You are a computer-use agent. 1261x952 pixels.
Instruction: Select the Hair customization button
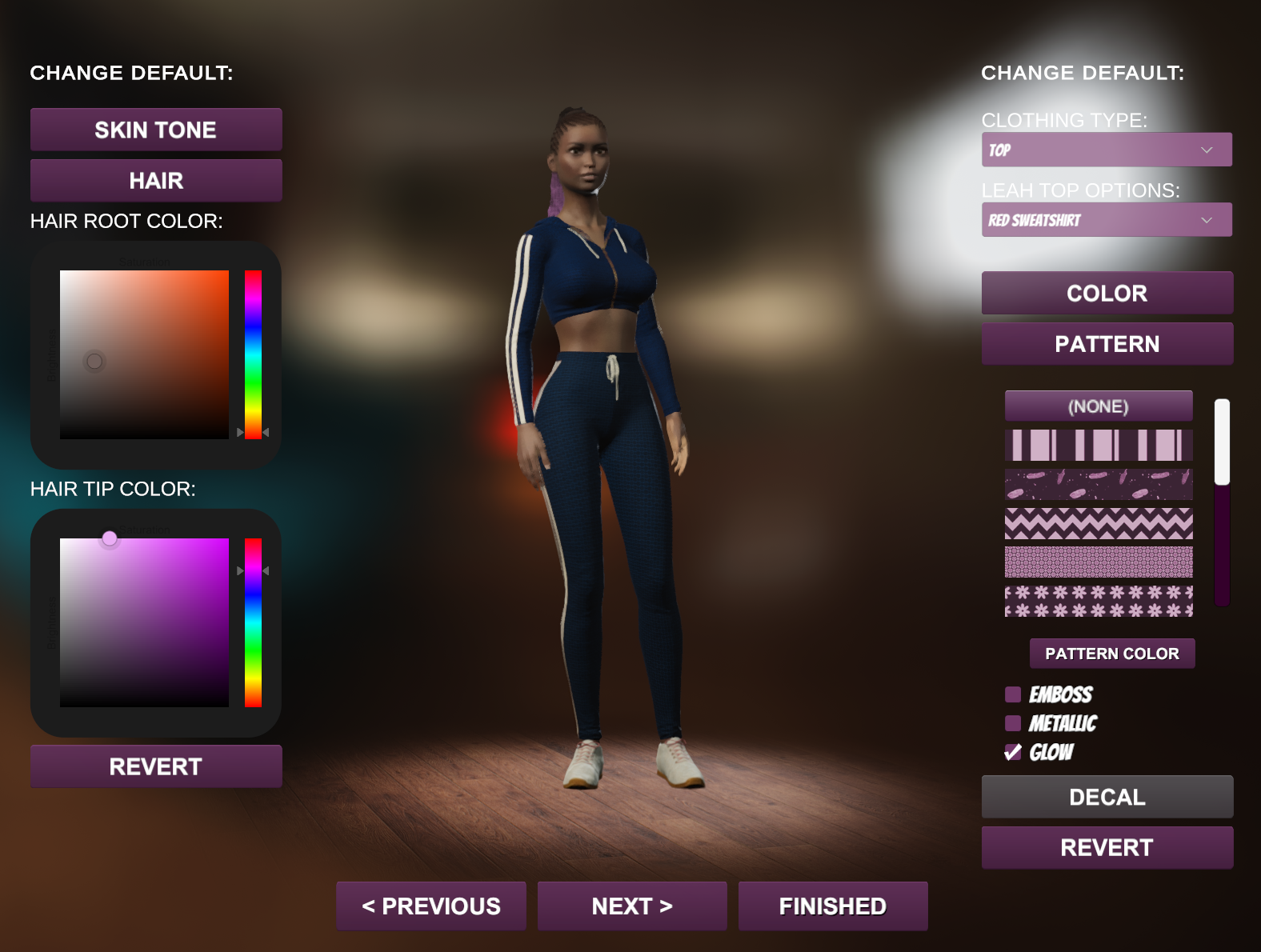(x=156, y=181)
